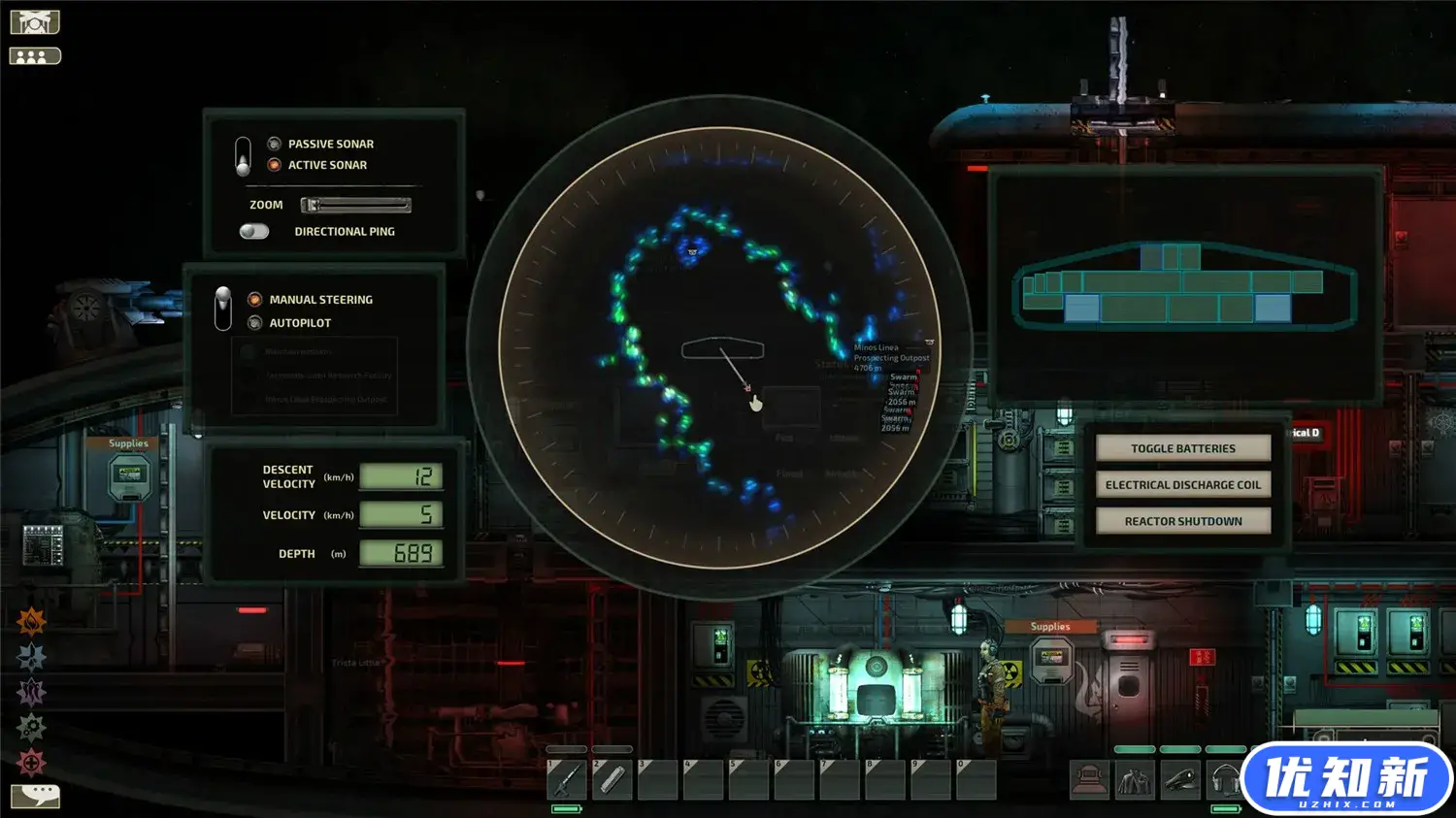
Task: Trigger the Reactor Shutdown button
Action: tap(1182, 521)
